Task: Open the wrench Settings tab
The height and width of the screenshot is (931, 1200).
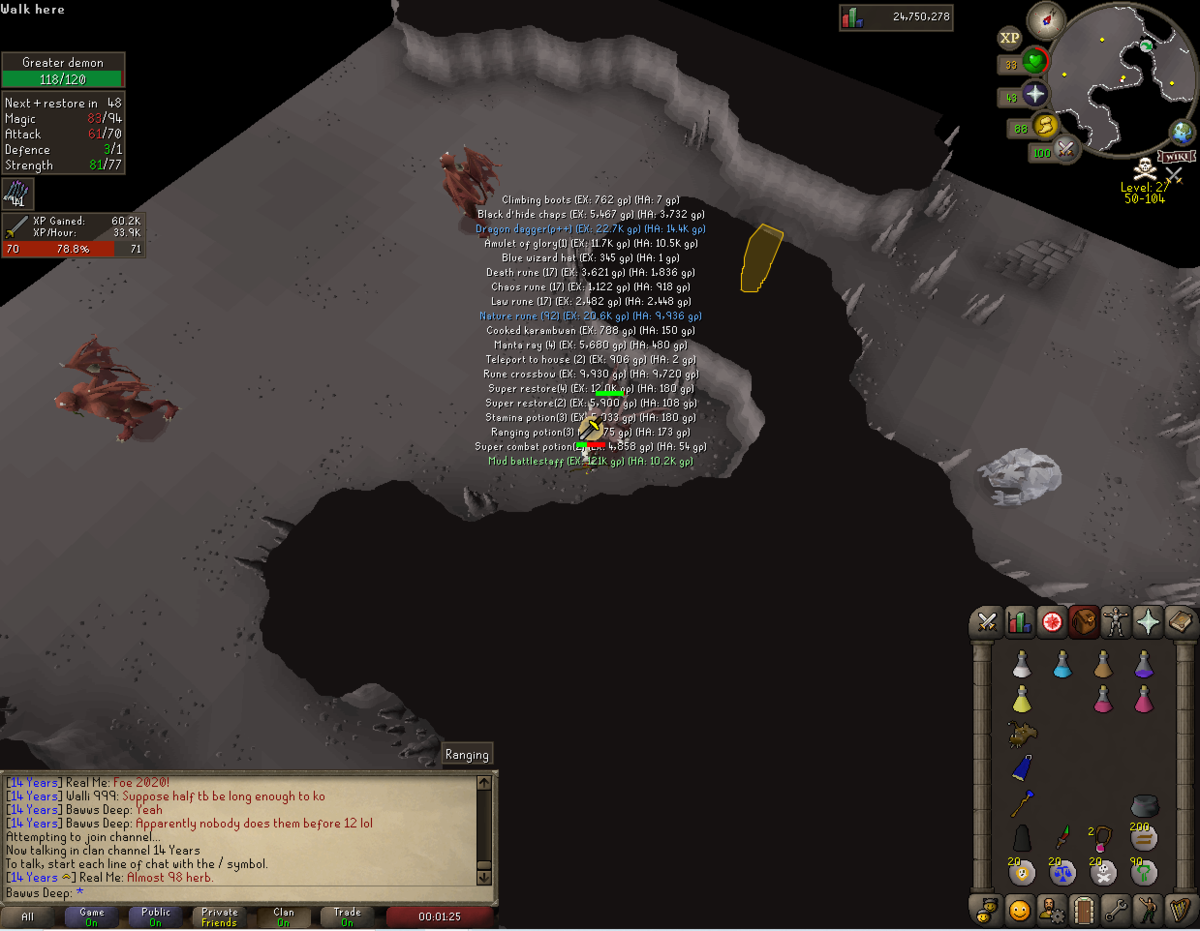Action: coord(1116,910)
